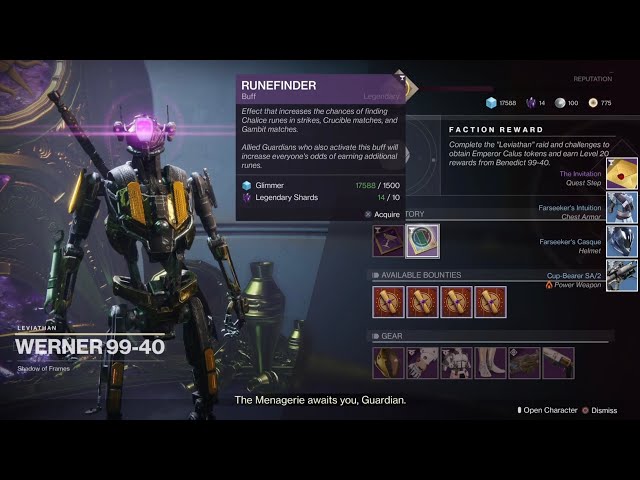The image size is (640, 480).
Task: Select the Runefinder buff item
Action: [422, 241]
